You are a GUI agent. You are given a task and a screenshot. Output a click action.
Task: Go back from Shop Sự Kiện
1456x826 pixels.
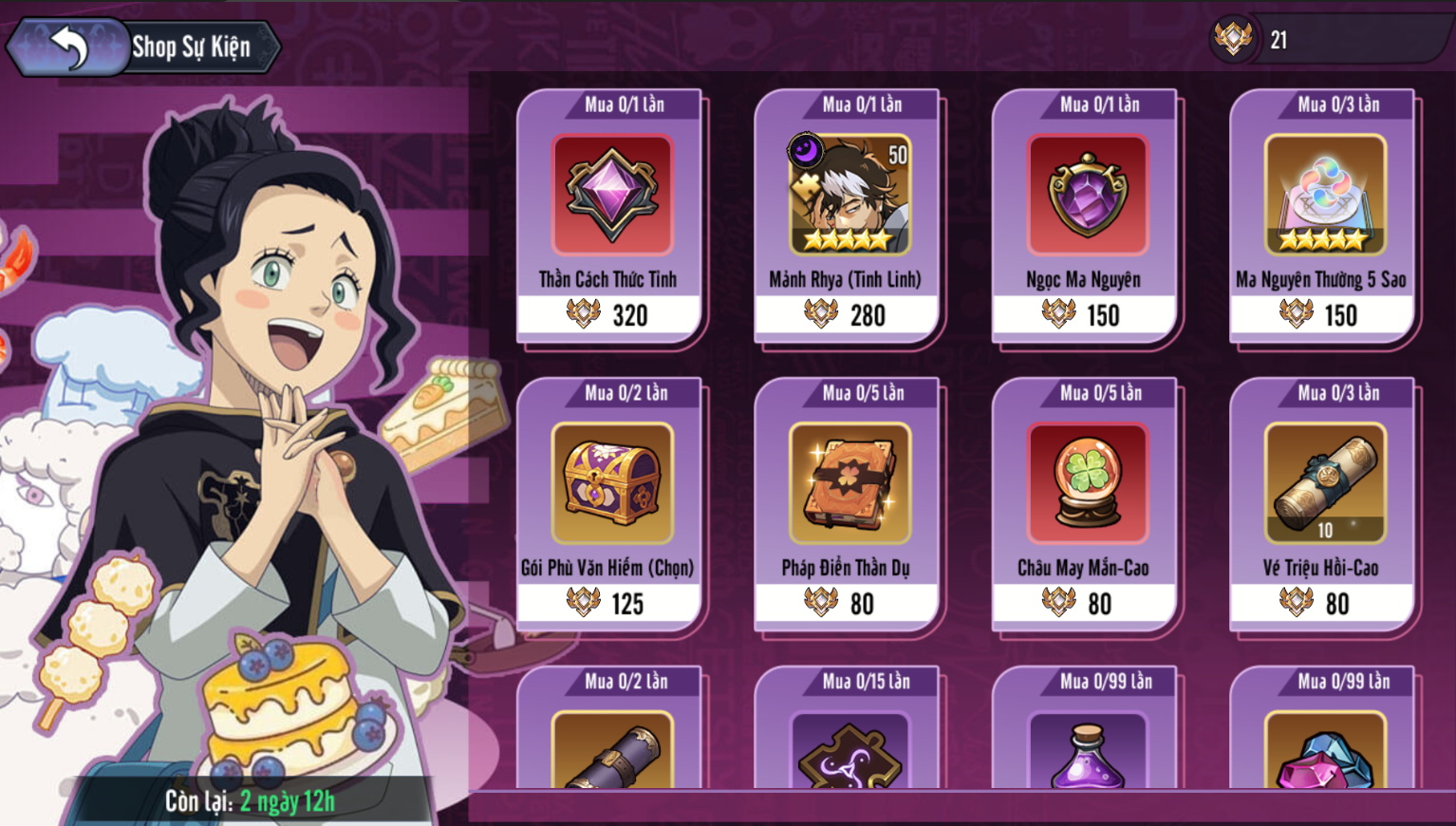pos(68,46)
